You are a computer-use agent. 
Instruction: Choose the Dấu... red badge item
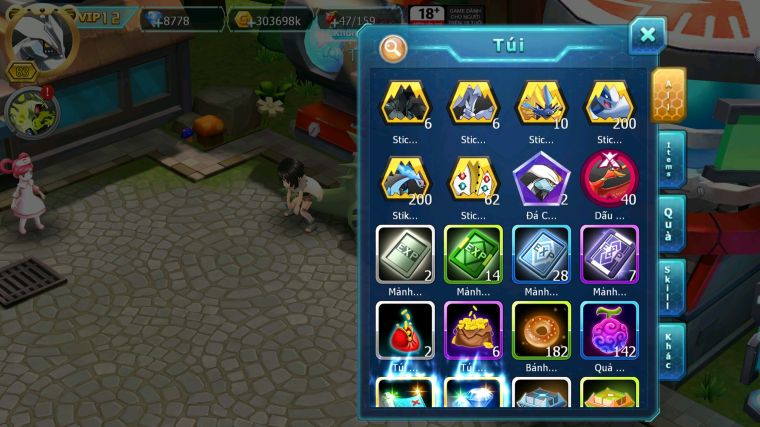point(609,181)
